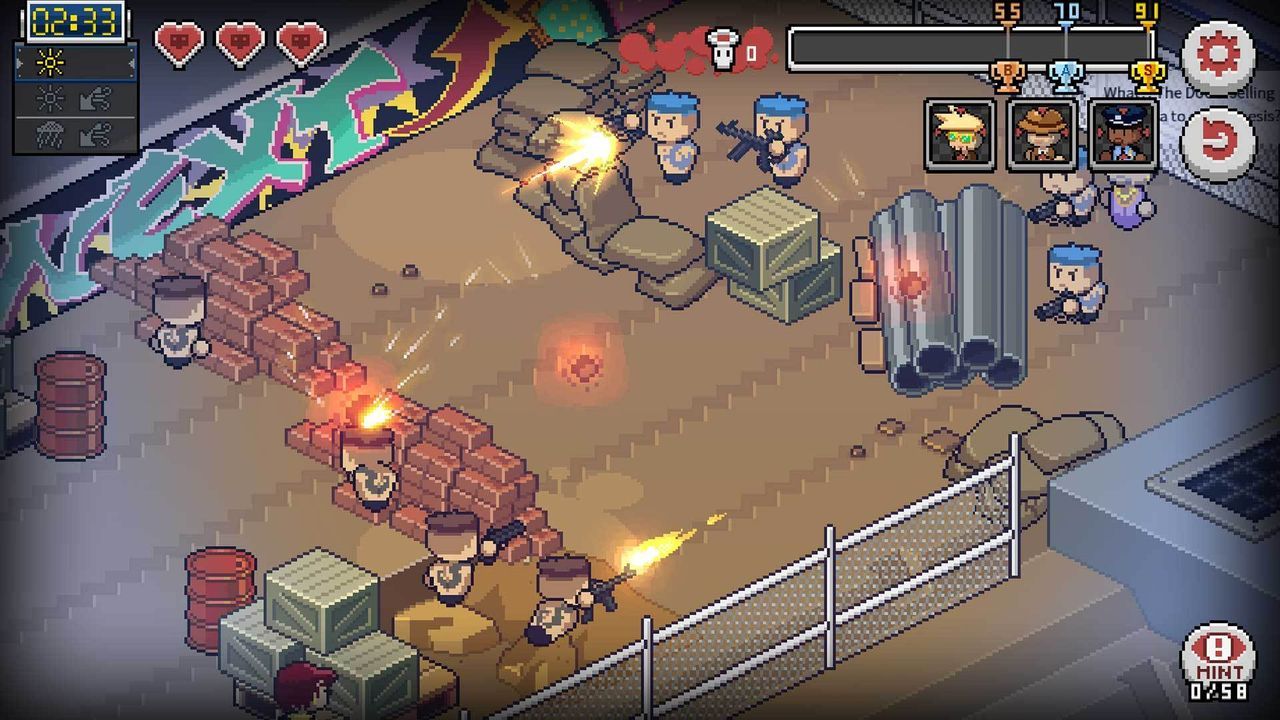Viewport: 1280px width, 720px height.
Task: Click the right arrow on weather selector
Action: (x=132, y=64)
